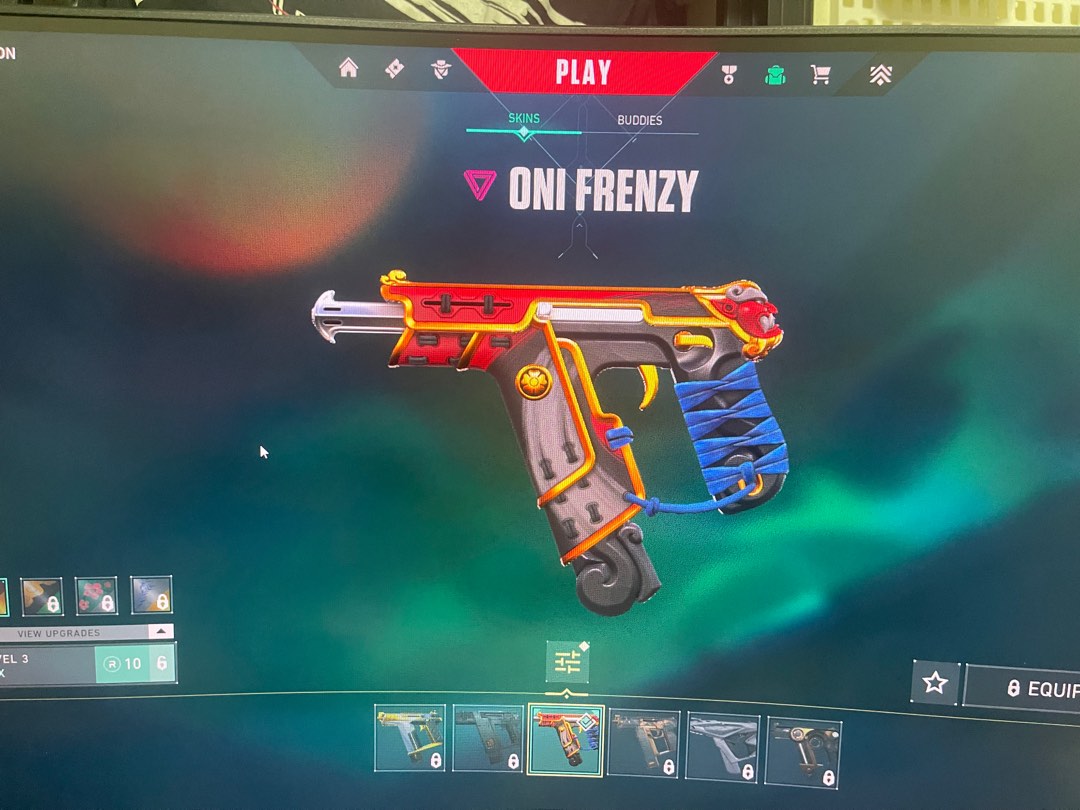Open the agents icon with the hat
This screenshot has width=1080, height=810.
click(441, 69)
